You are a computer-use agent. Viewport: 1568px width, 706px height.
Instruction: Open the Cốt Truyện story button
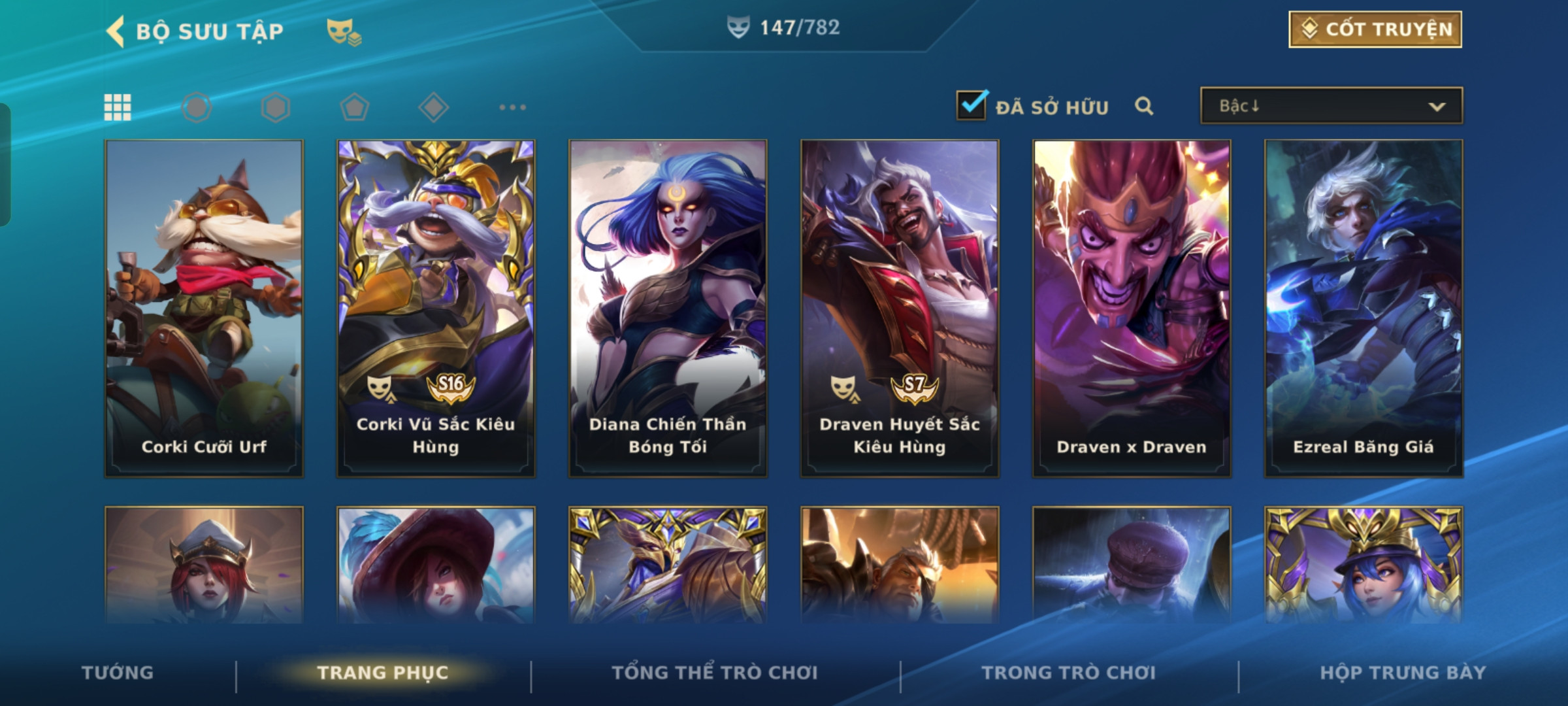[1375, 29]
